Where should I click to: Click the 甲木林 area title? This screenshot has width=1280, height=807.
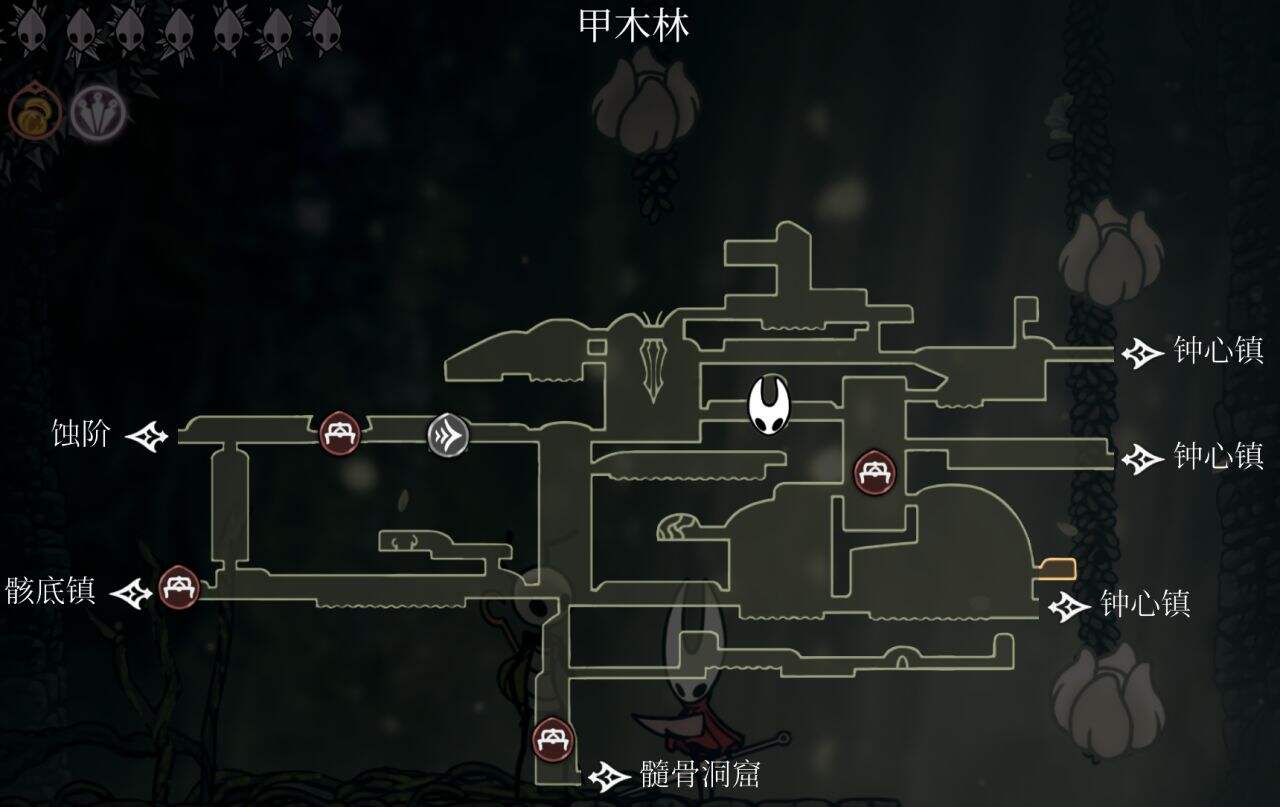pyautogui.click(x=634, y=26)
